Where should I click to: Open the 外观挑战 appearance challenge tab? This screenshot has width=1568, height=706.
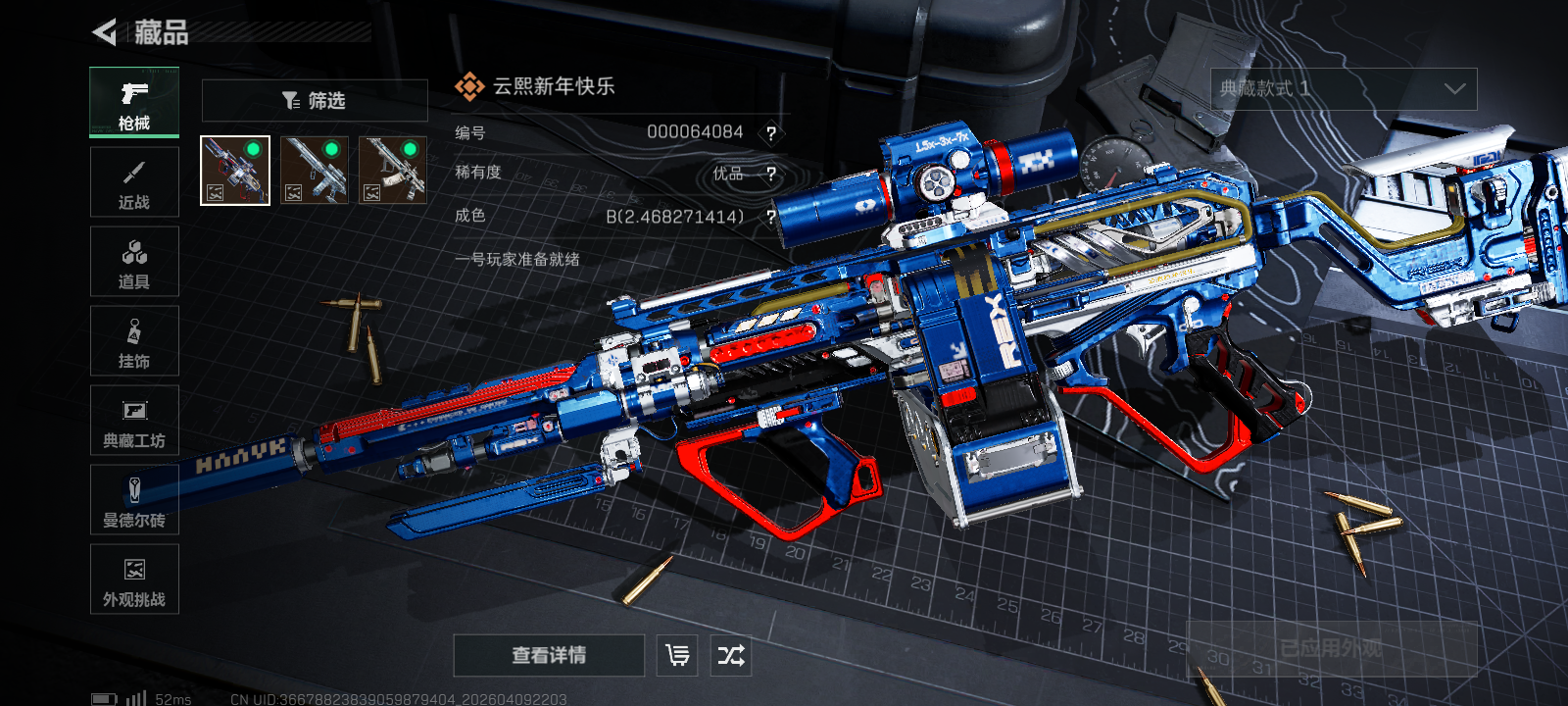[x=134, y=580]
